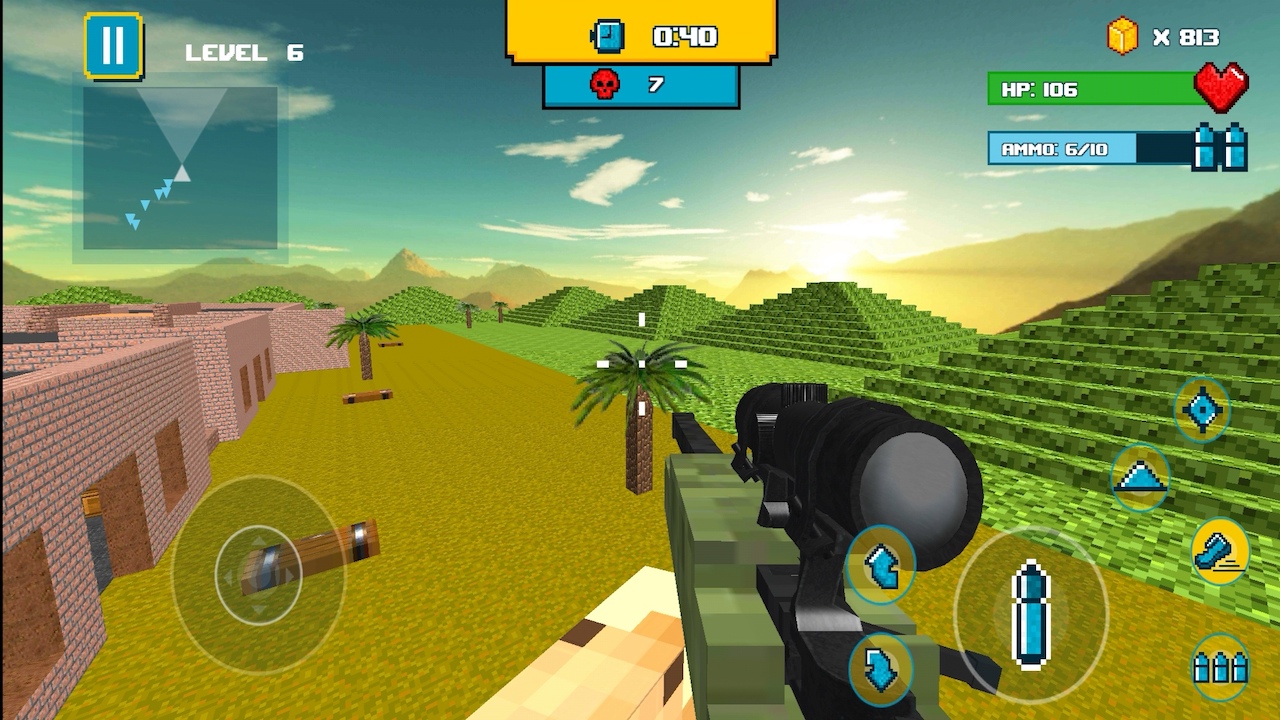Tap the clock icon on the timer
The width and height of the screenshot is (1280, 720).
click(610, 34)
